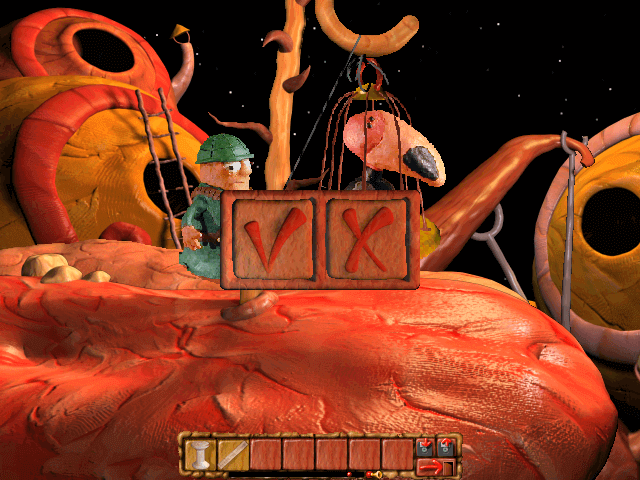Click the save disk button with down arrow
This screenshot has width=640, height=480.
pyautogui.click(x=427, y=446)
